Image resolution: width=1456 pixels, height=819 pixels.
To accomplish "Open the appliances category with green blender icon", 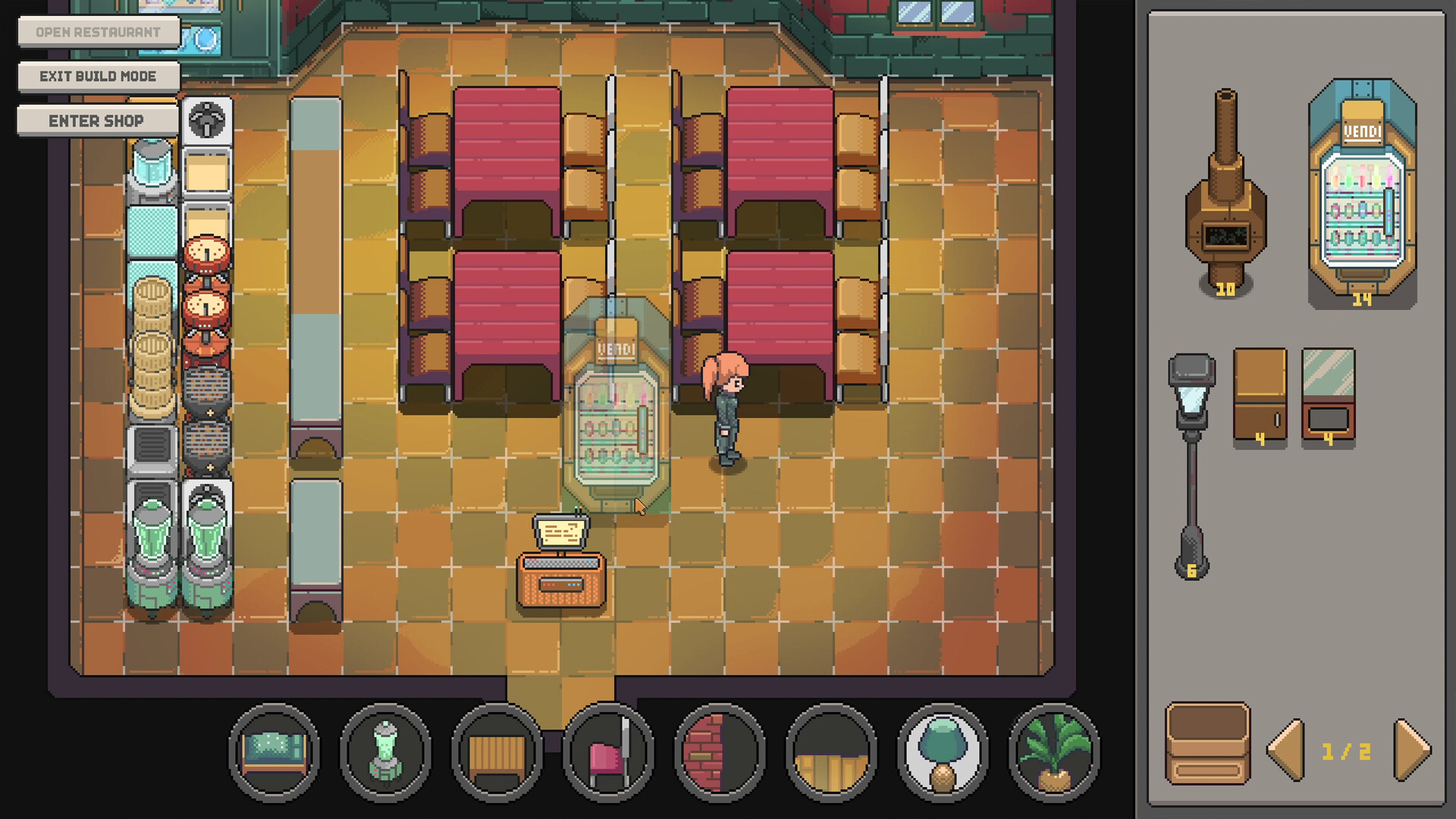I will 385,751.
